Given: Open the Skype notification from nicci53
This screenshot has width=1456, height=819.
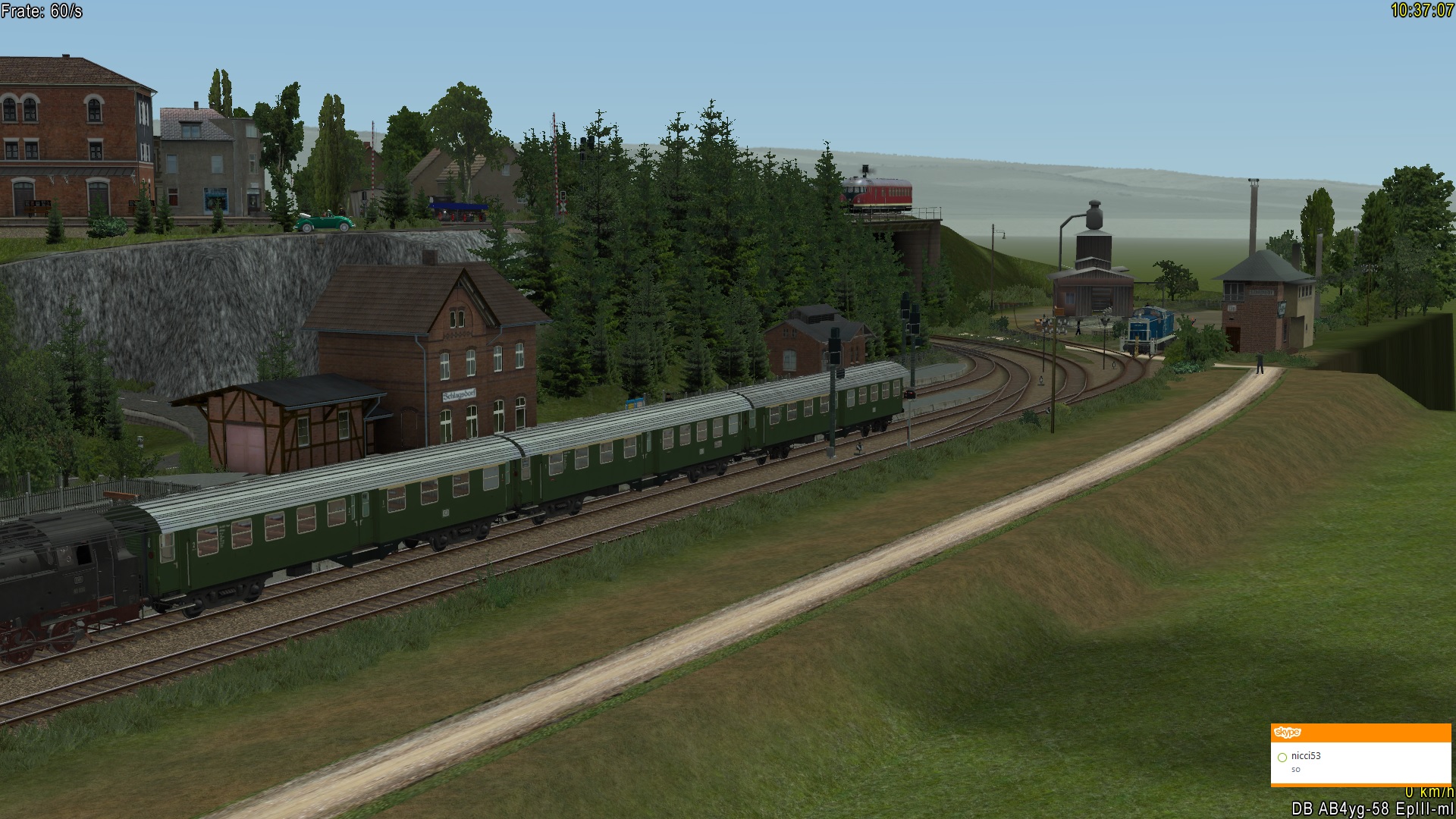Looking at the screenshot, I should [1360, 763].
